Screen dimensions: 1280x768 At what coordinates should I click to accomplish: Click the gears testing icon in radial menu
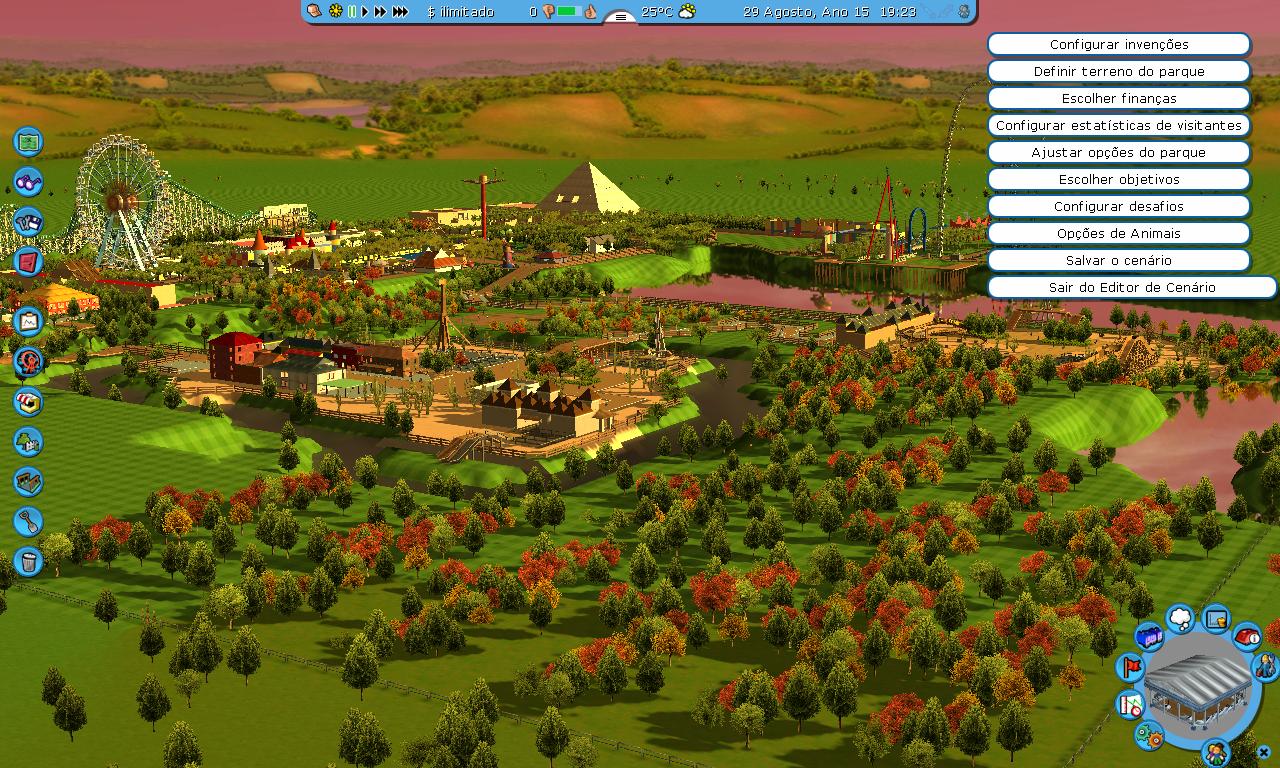click(x=1148, y=735)
